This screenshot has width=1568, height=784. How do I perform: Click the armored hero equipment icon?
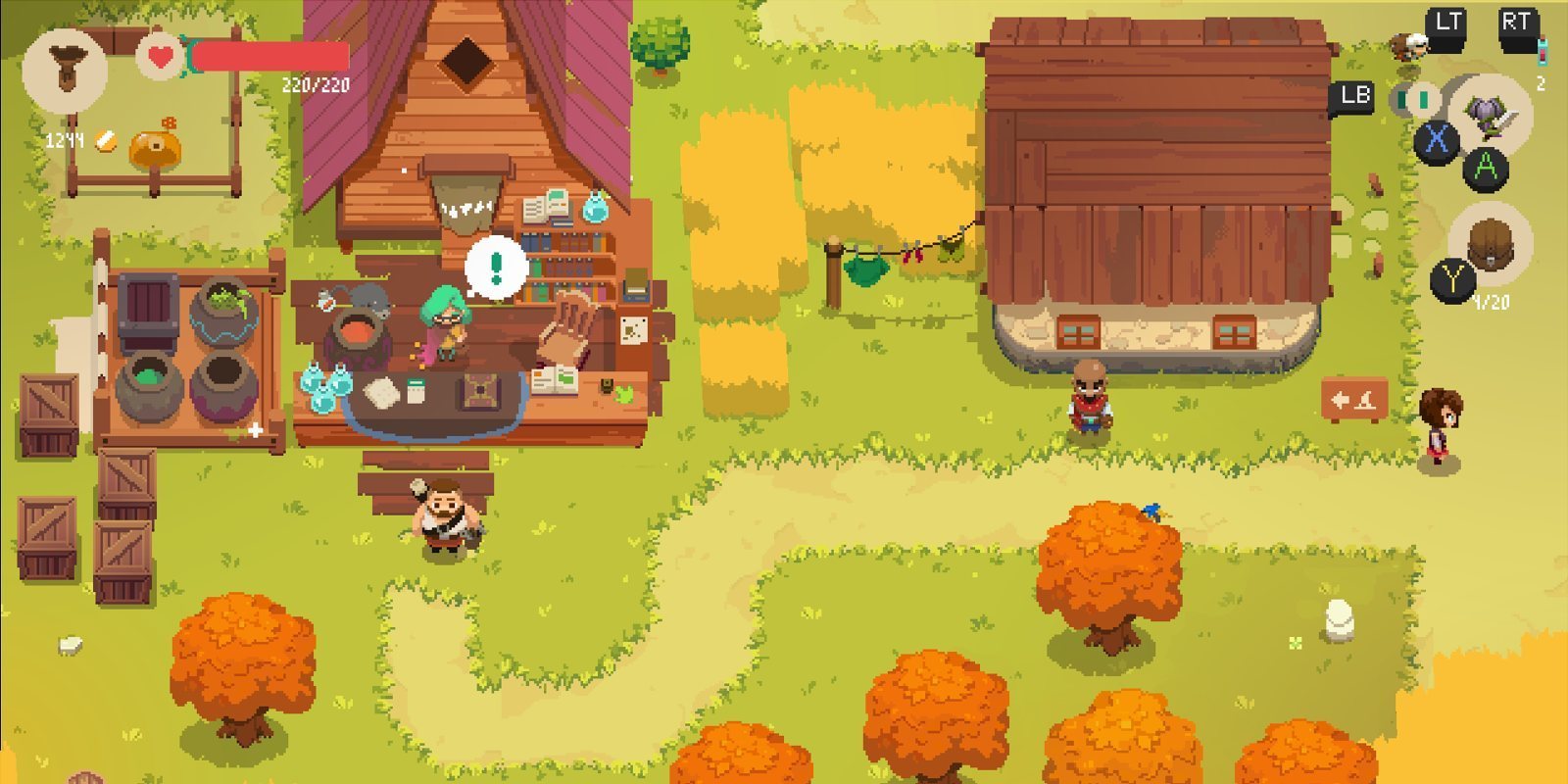[1487, 118]
